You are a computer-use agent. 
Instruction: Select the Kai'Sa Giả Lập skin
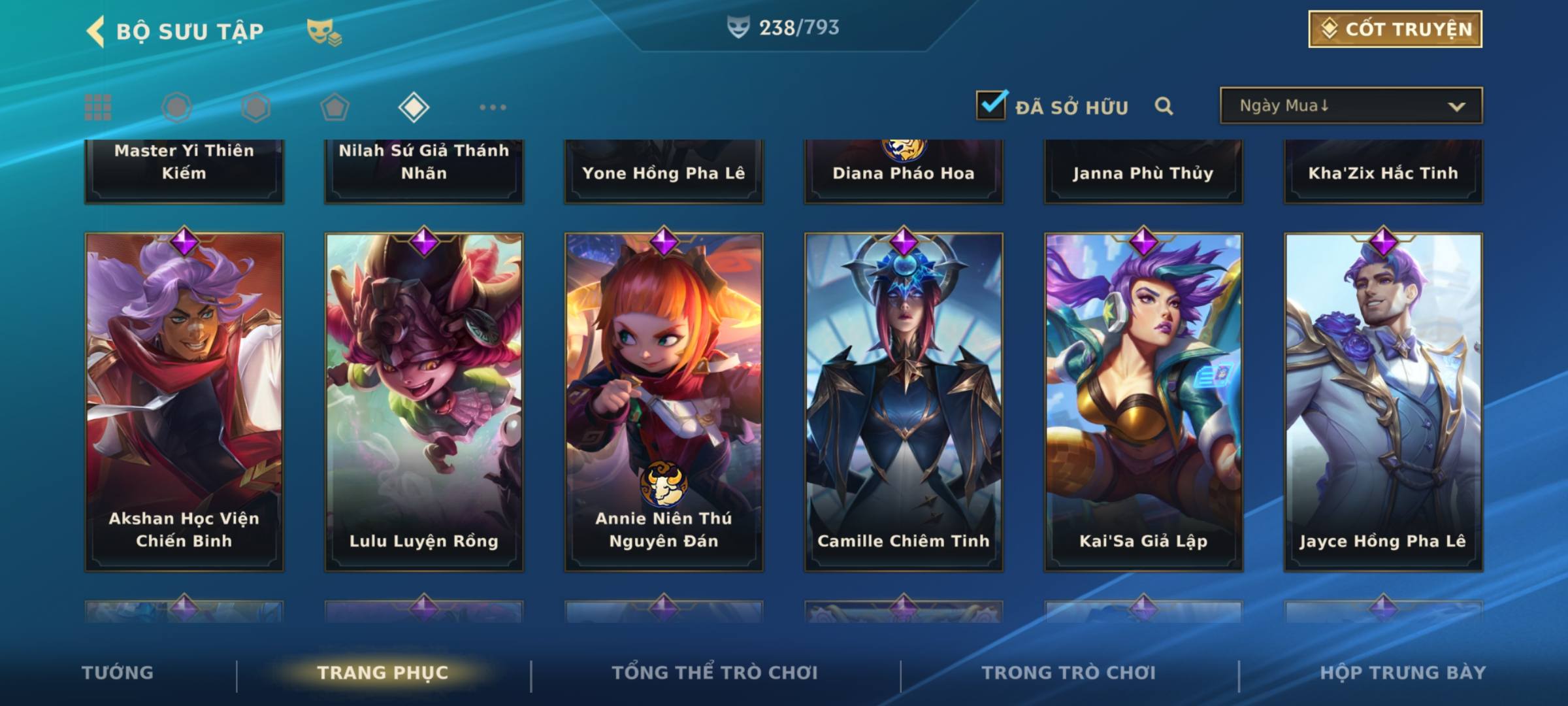1143,402
